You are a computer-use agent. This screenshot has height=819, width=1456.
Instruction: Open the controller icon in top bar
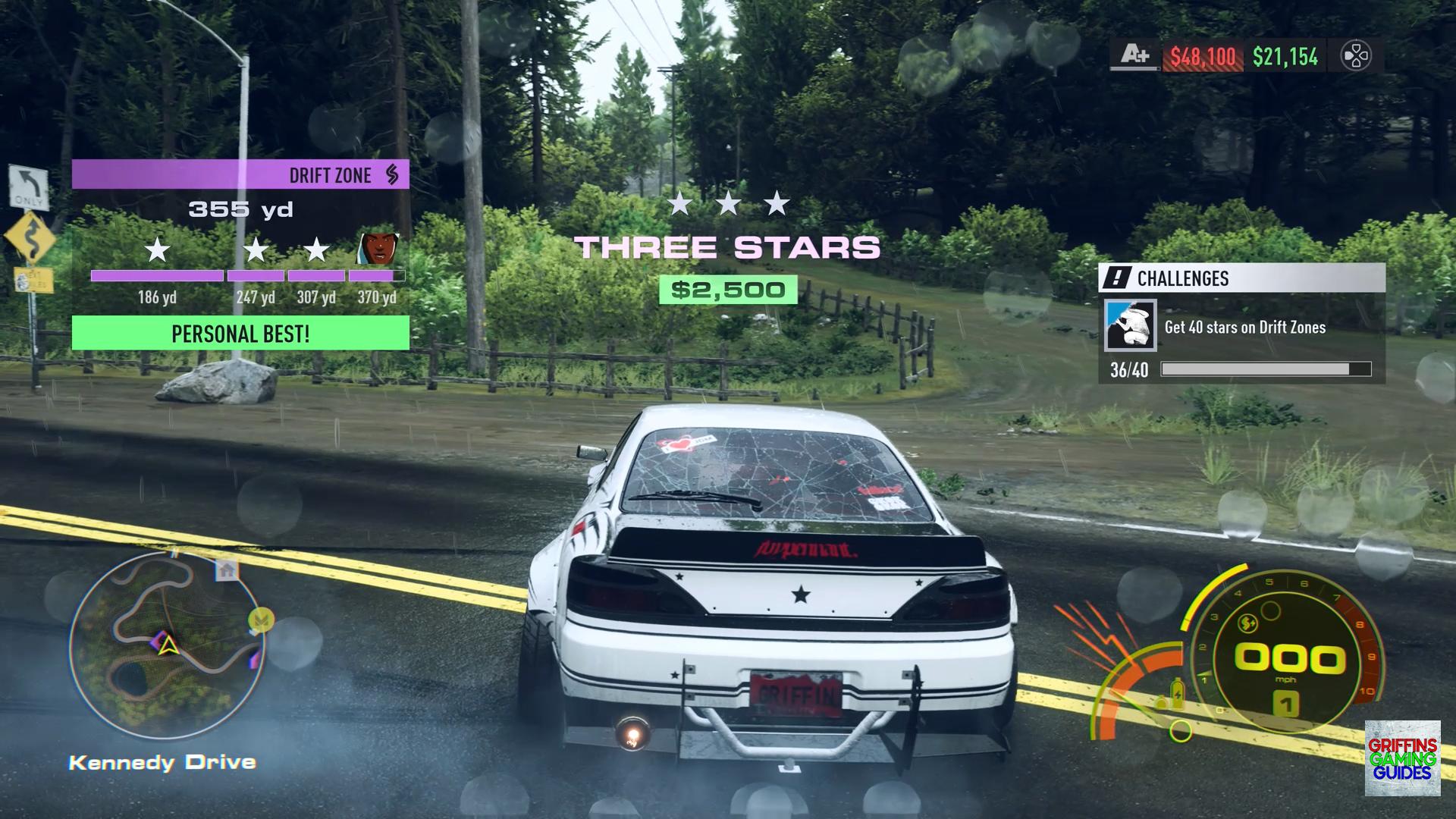[1355, 56]
